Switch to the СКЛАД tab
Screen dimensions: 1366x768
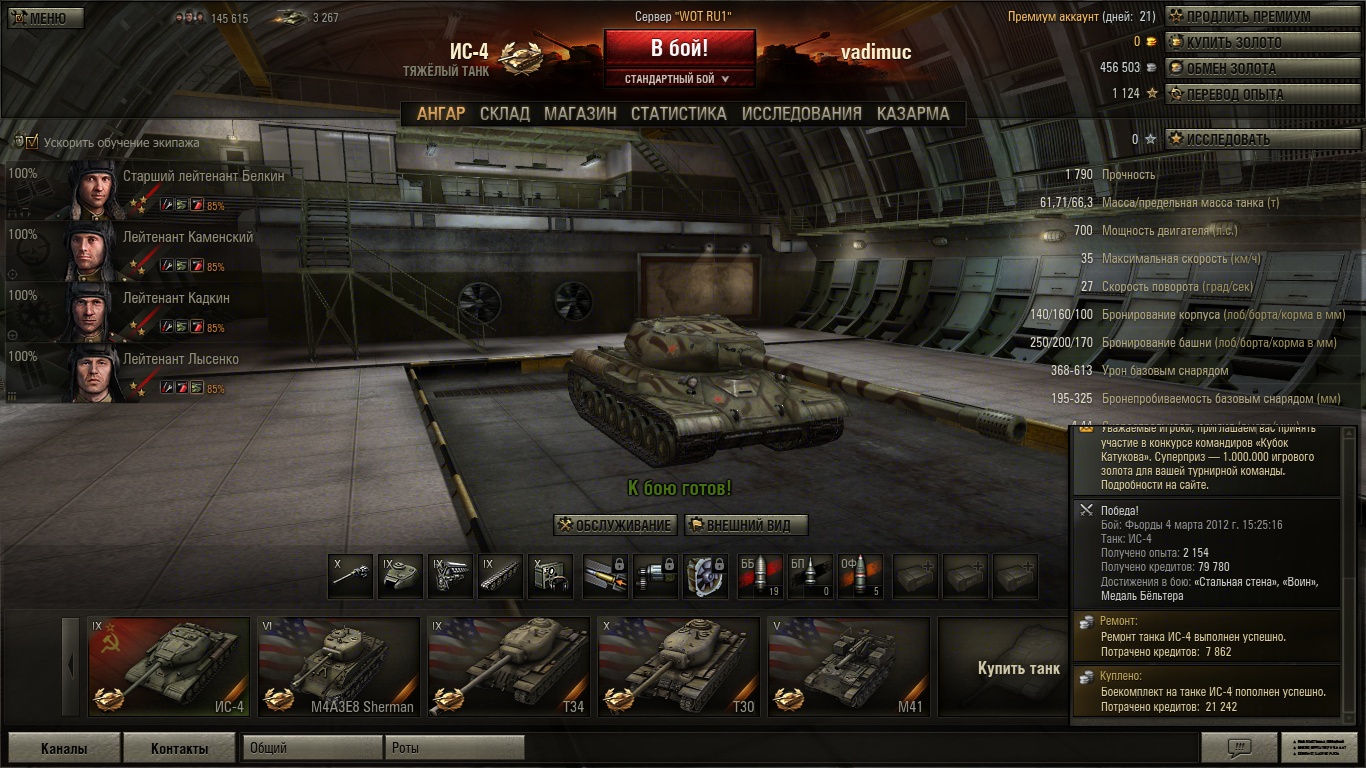(x=504, y=114)
